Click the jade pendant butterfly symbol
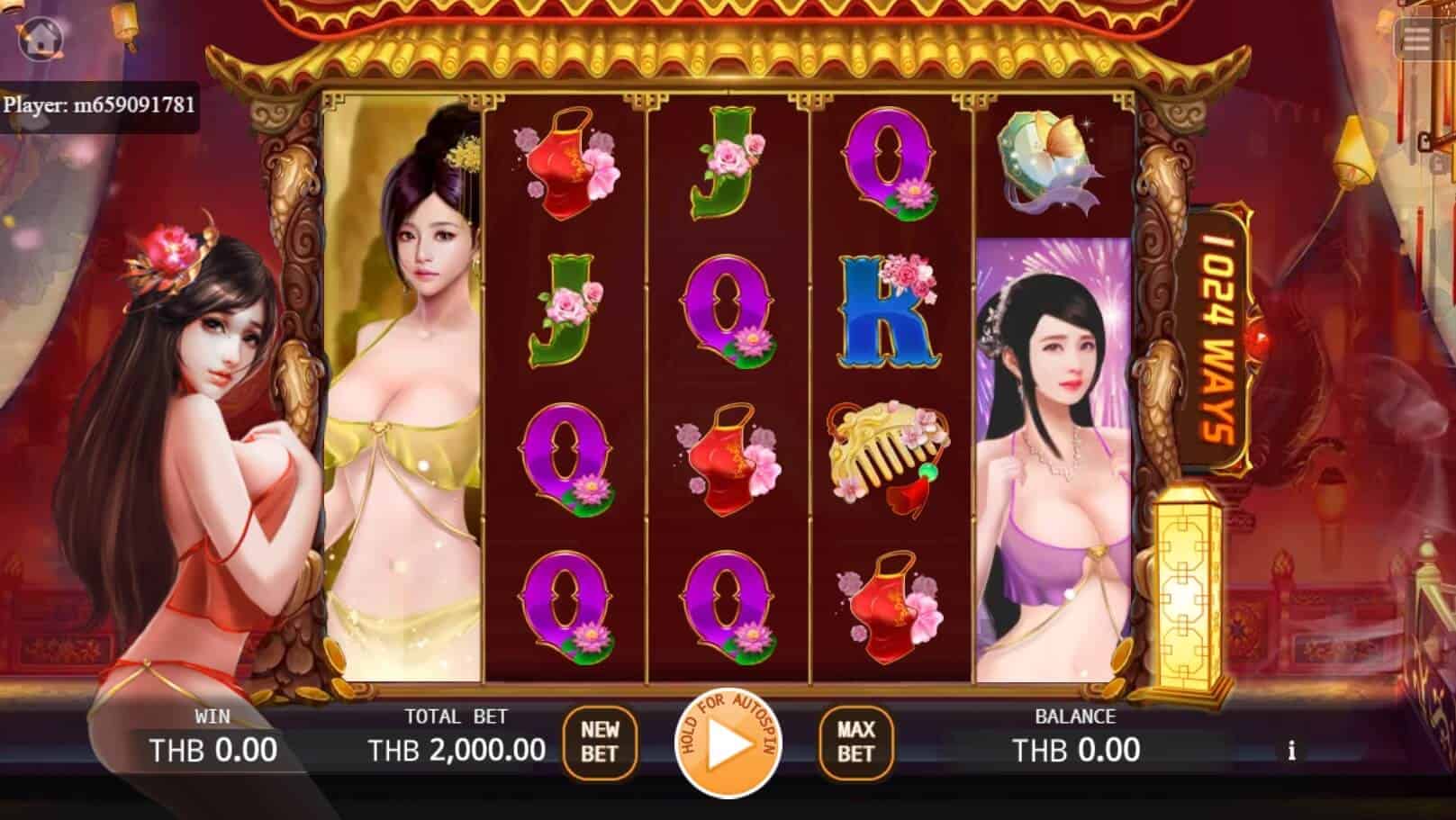Image resolution: width=1456 pixels, height=820 pixels. click(1047, 162)
